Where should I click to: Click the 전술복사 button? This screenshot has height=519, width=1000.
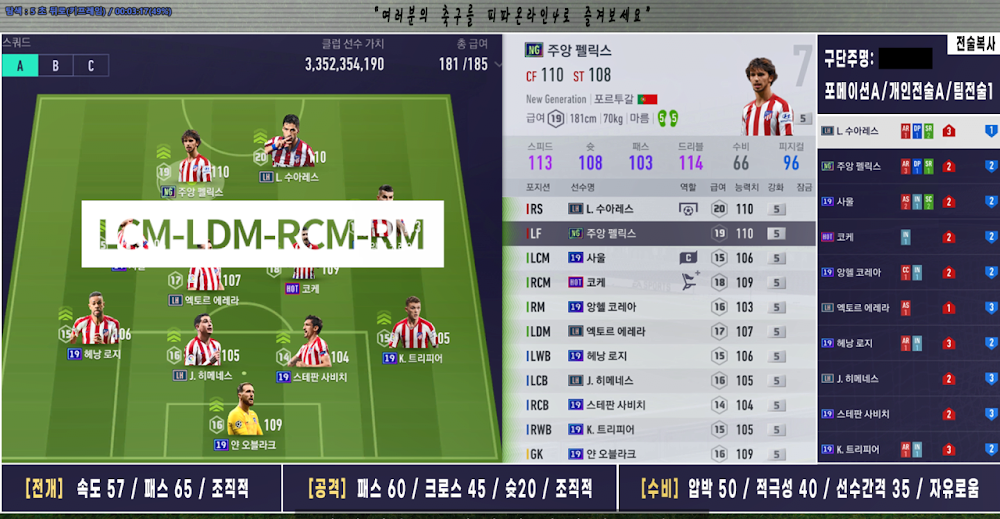click(x=972, y=45)
